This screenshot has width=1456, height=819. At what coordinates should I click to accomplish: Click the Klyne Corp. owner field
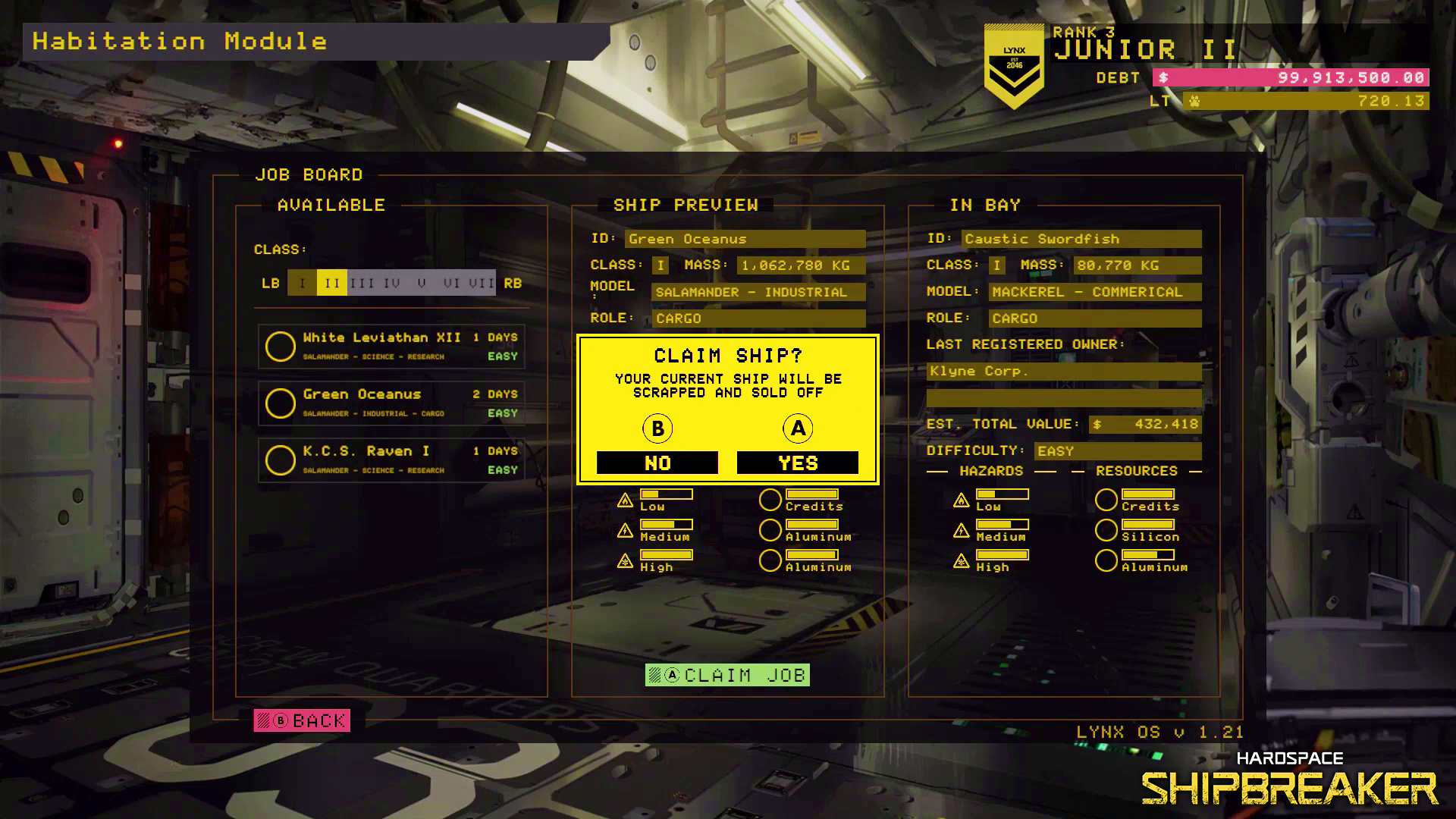[x=1062, y=371]
